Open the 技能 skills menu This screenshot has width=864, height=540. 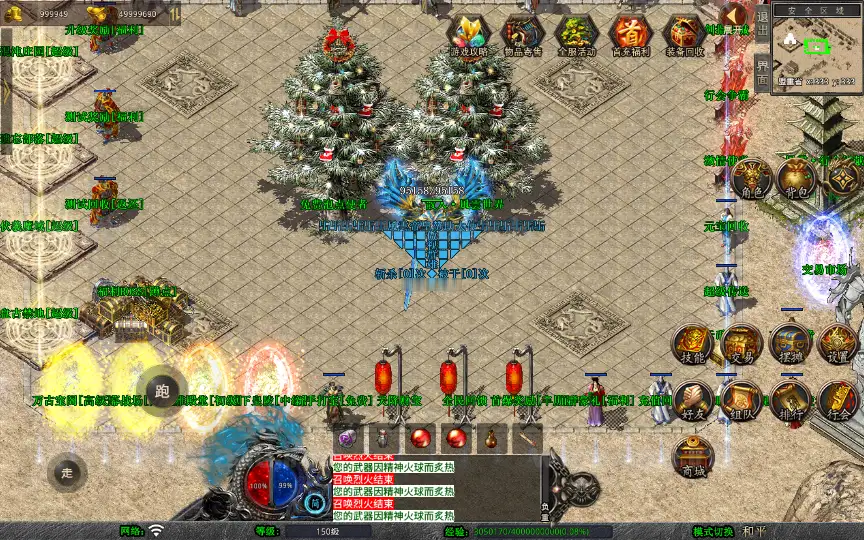(x=692, y=345)
